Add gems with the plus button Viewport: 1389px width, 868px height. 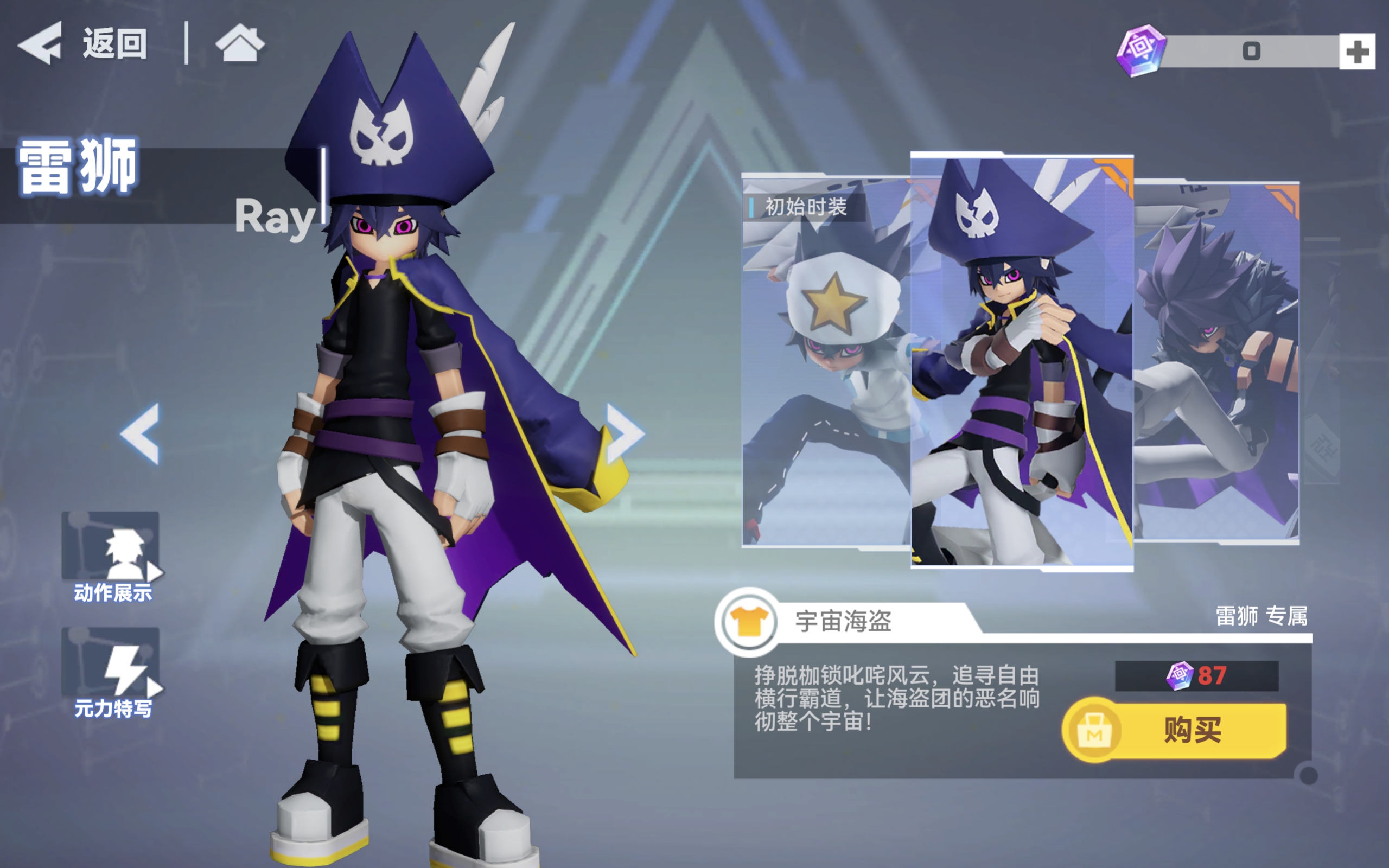point(1356,52)
